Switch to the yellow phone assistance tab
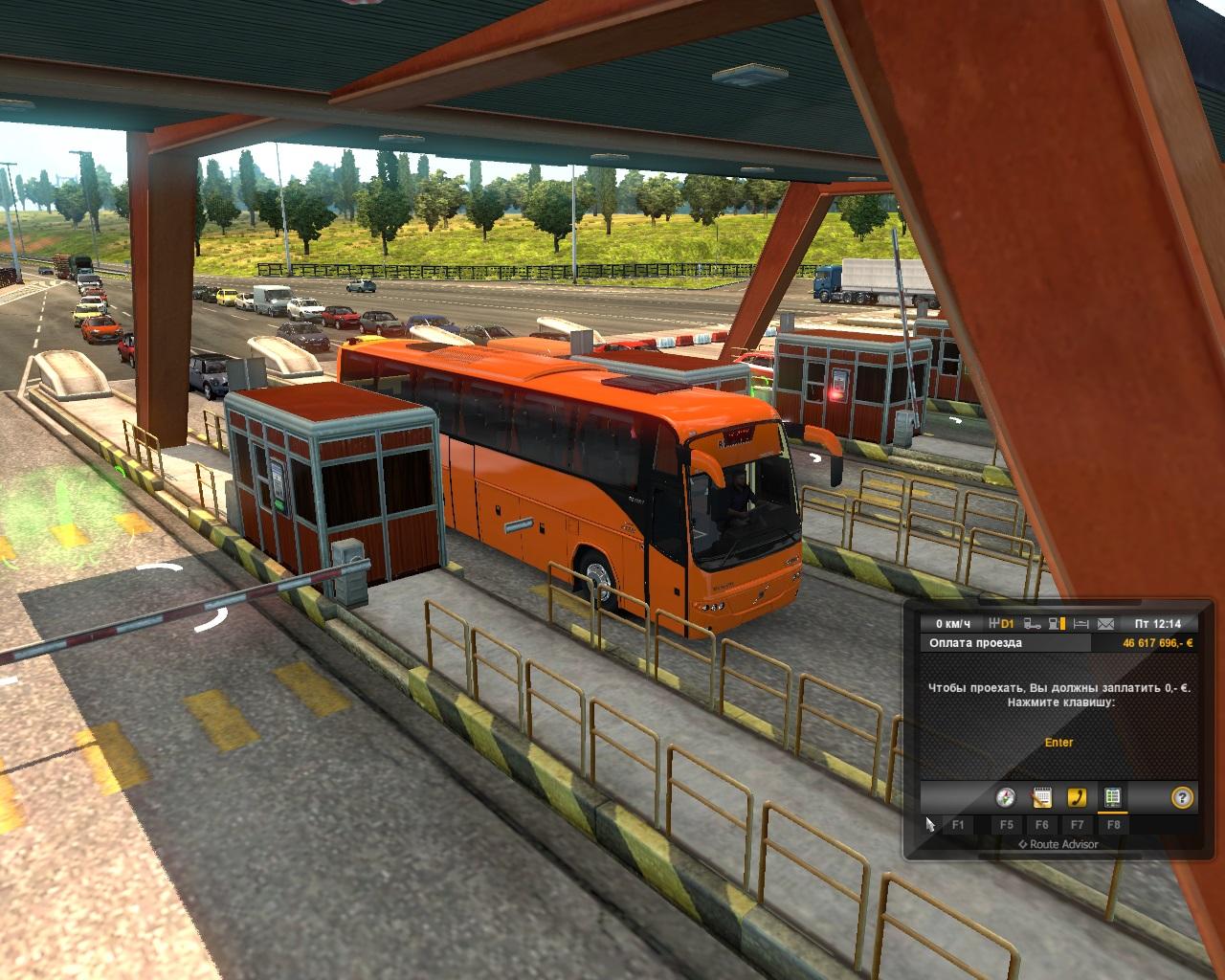This screenshot has width=1225, height=980. (x=1077, y=797)
